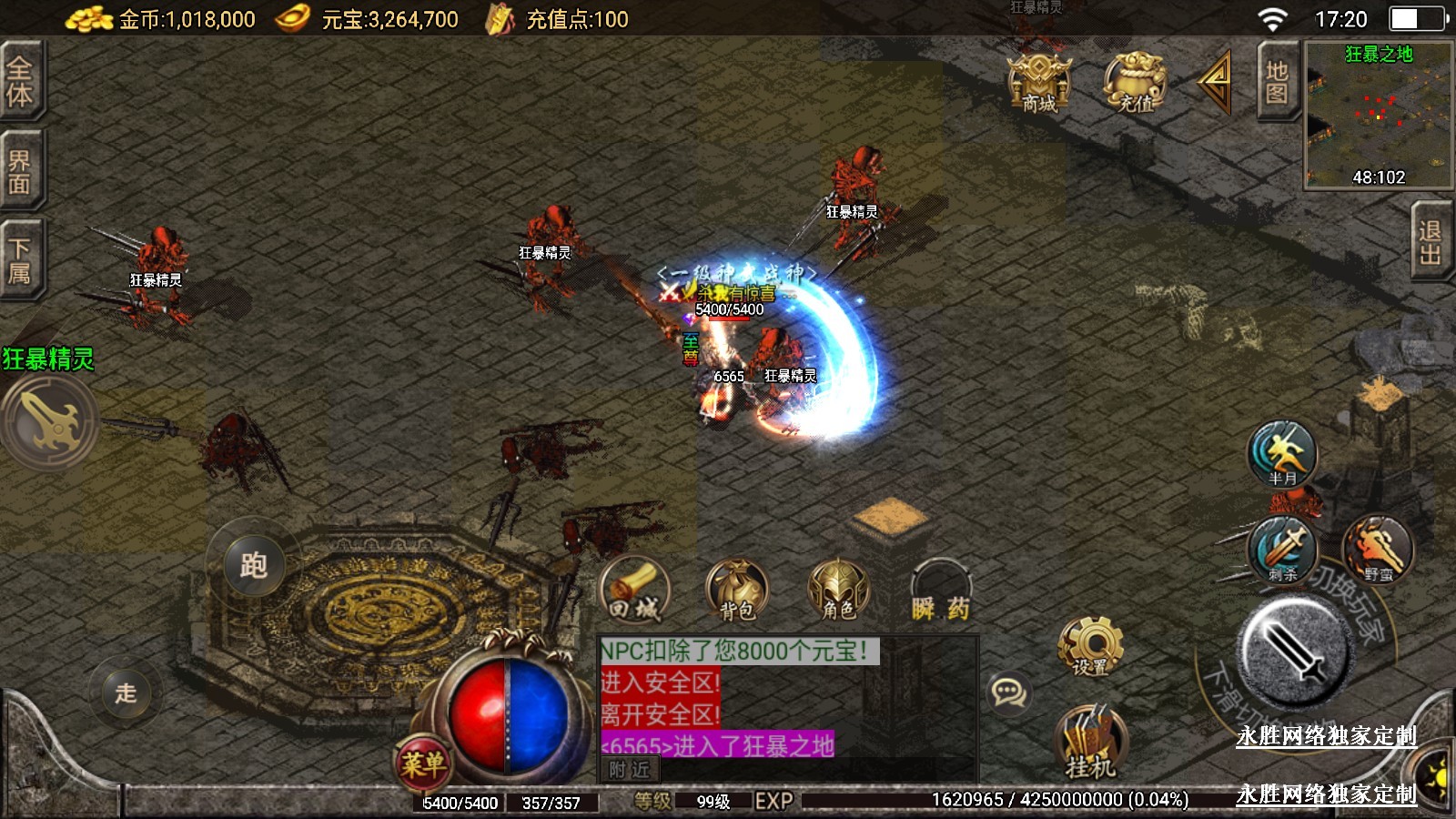Open the 充值 recharge menu

point(1134,82)
